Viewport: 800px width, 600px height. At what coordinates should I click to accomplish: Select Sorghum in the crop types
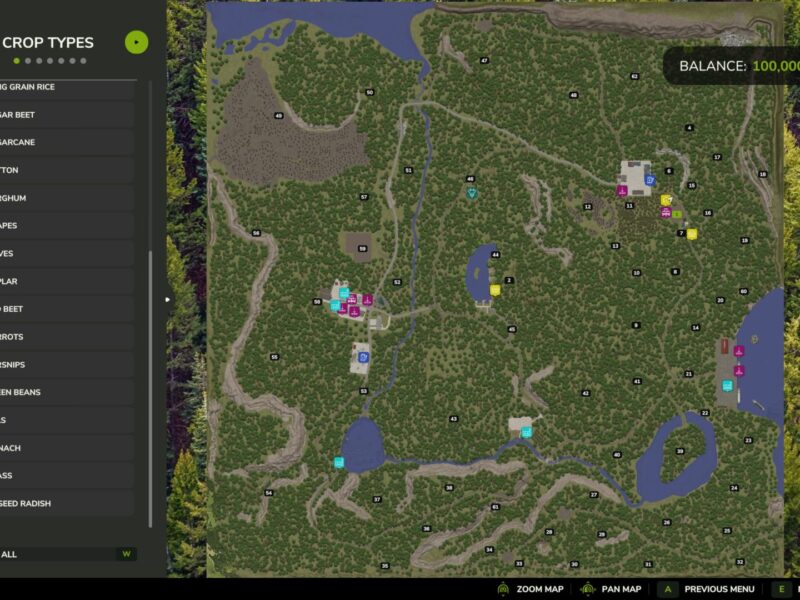60,198
